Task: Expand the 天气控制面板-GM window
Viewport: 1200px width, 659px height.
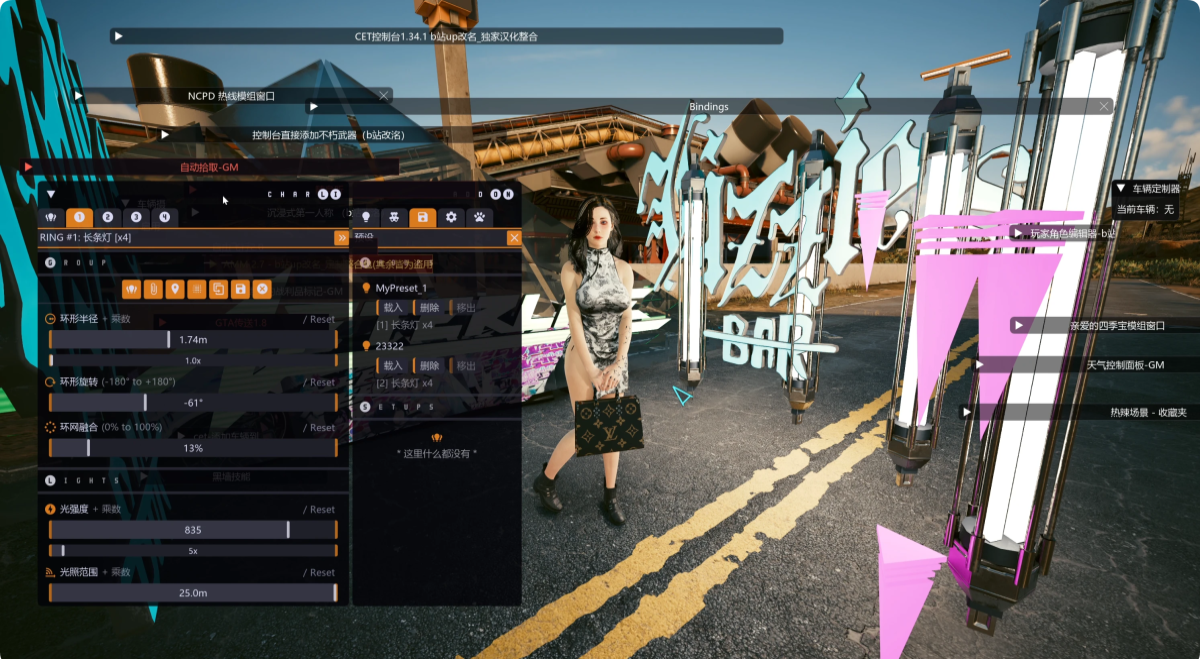Action: [x=980, y=365]
